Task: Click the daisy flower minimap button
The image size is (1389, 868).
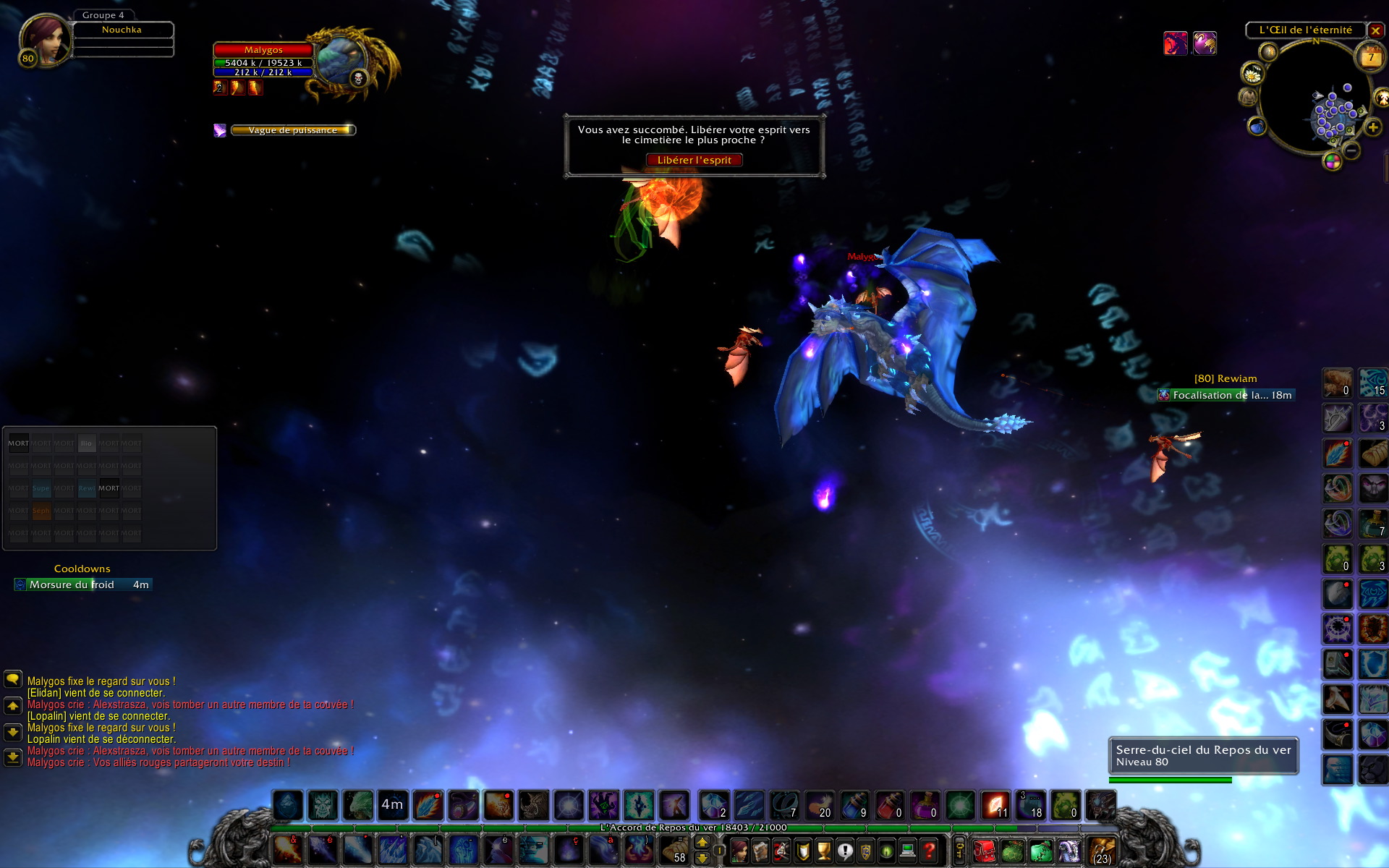Action: coord(1252,73)
